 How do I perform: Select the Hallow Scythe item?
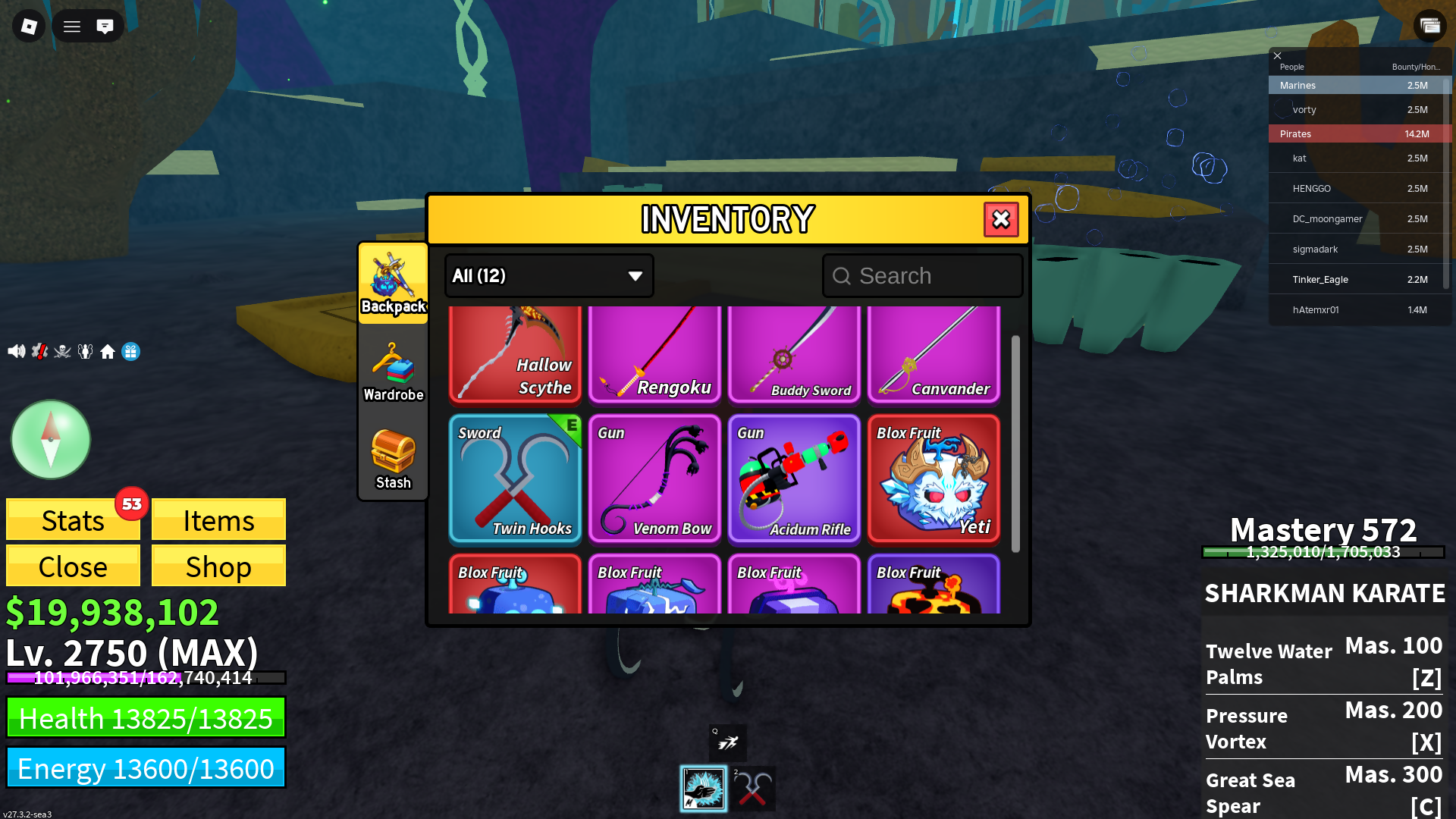pos(515,353)
